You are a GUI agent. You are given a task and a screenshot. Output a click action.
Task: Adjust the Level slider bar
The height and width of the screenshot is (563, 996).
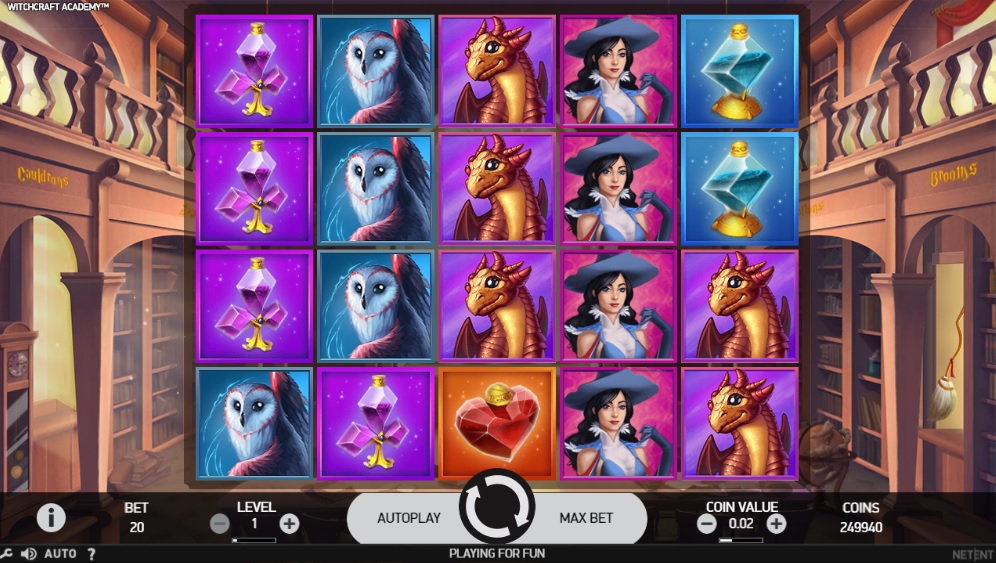[254, 540]
